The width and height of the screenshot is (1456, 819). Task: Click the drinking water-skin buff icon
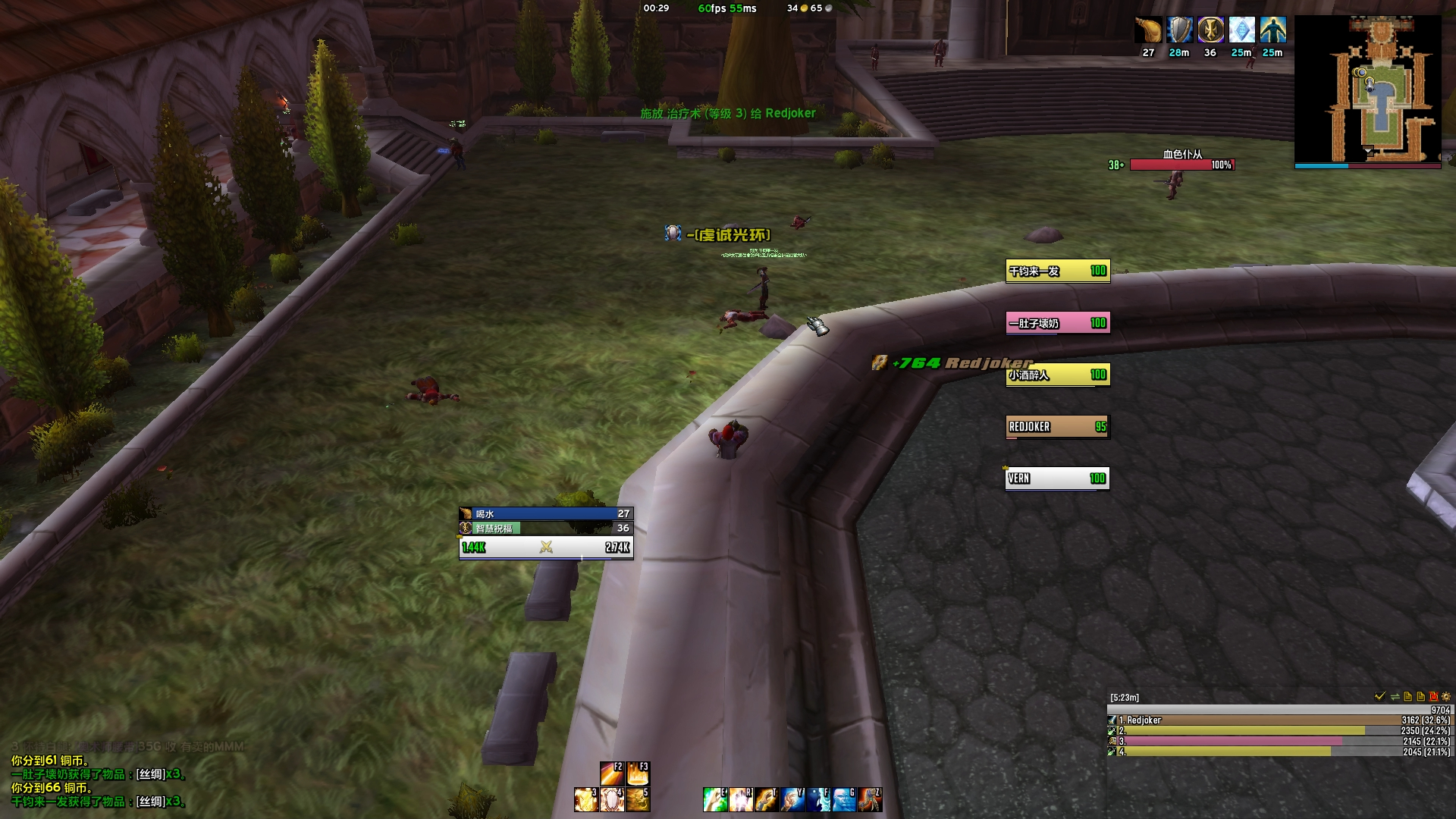click(1148, 30)
